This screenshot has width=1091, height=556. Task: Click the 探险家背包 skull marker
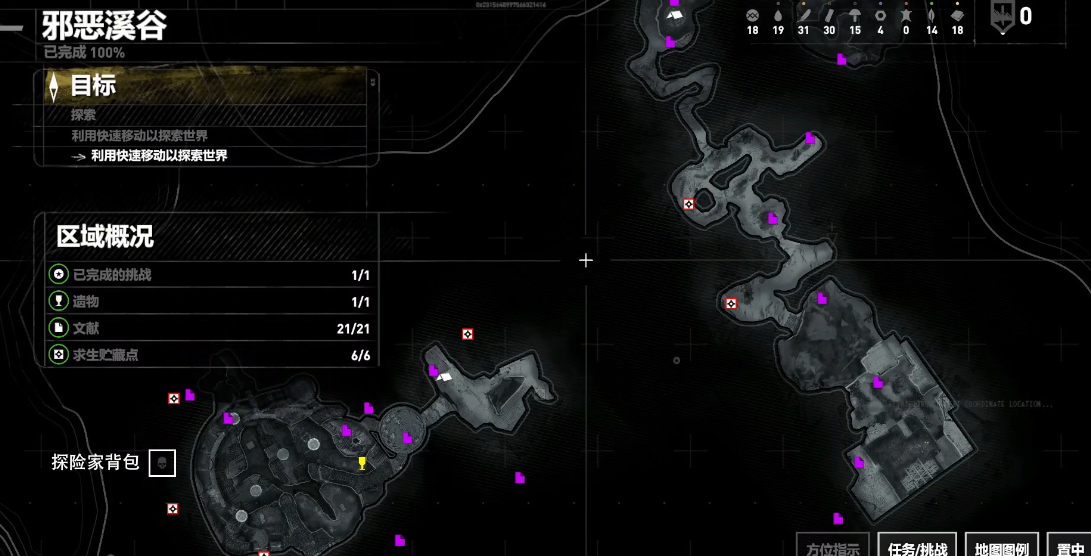pyautogui.click(x=162, y=463)
